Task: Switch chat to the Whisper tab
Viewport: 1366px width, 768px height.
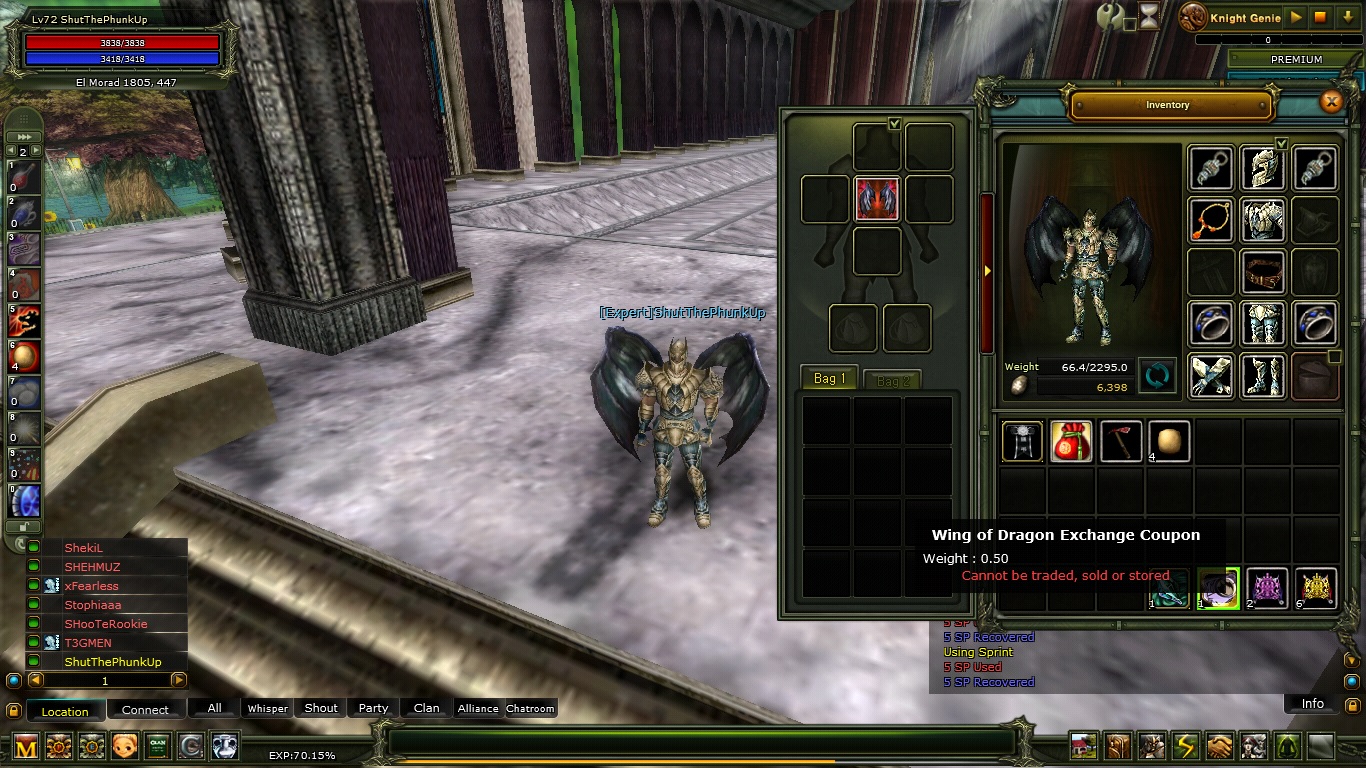Action: (x=267, y=708)
